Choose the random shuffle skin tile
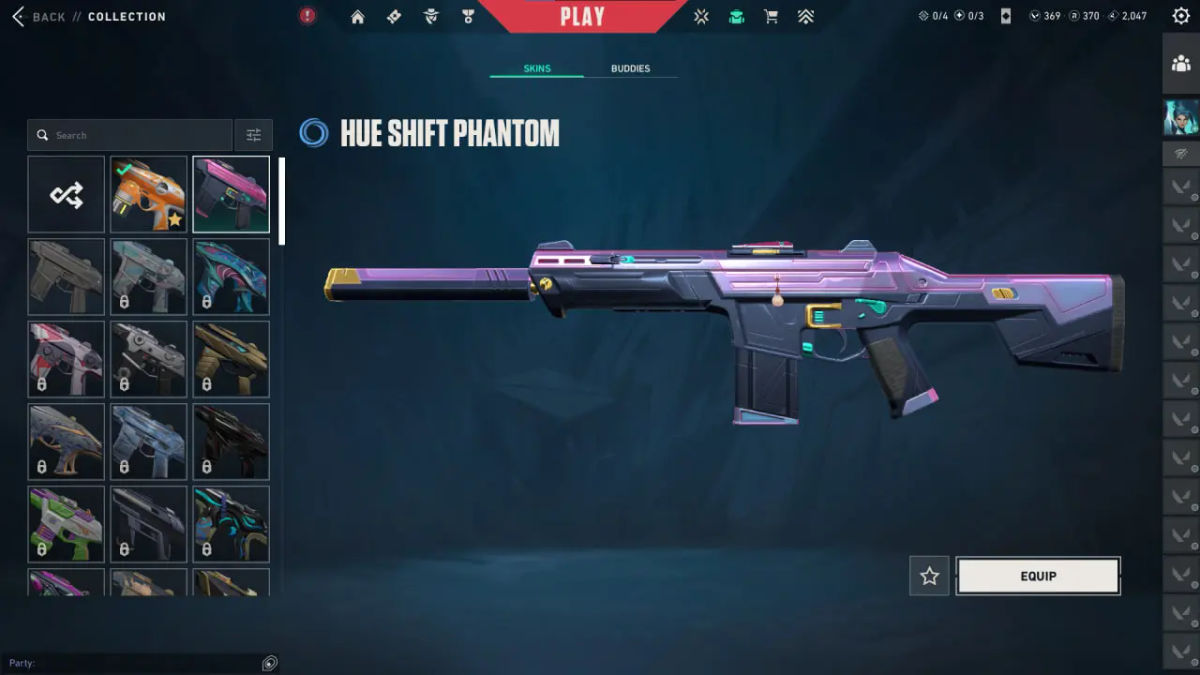 click(x=66, y=194)
